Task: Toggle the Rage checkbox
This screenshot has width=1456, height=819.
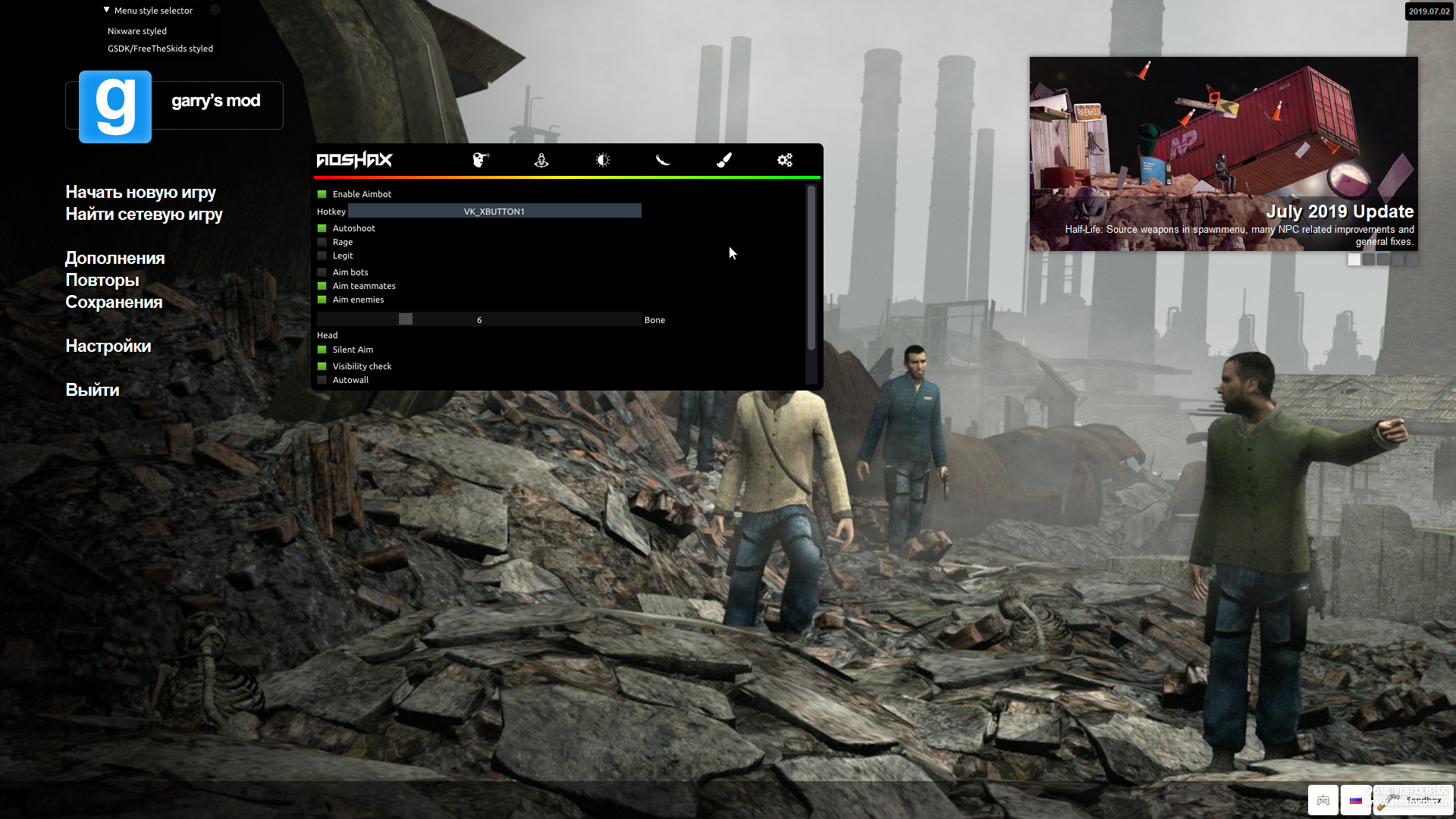Action: pyautogui.click(x=322, y=242)
